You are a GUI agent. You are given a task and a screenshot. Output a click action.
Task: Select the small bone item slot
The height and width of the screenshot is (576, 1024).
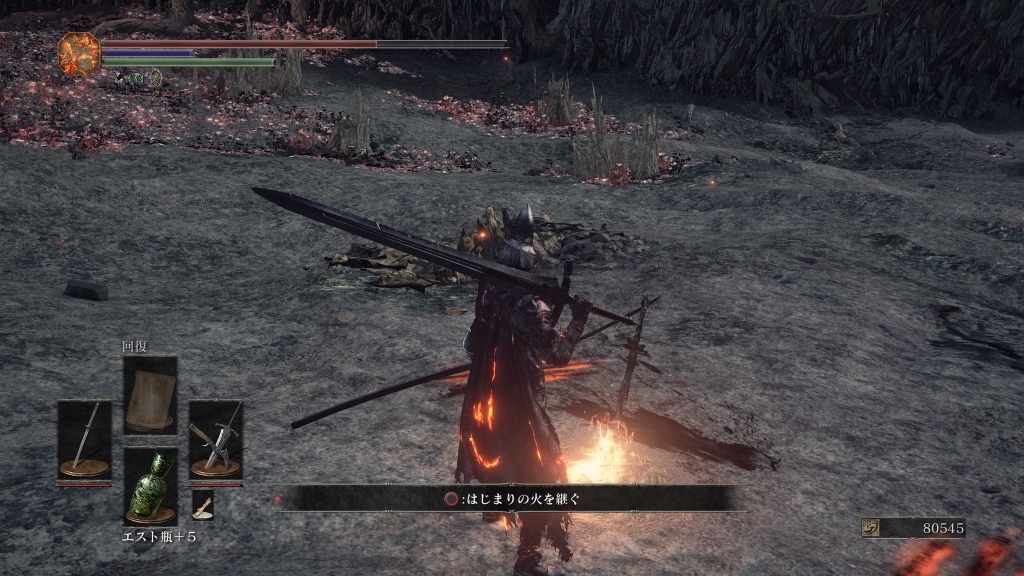202,505
